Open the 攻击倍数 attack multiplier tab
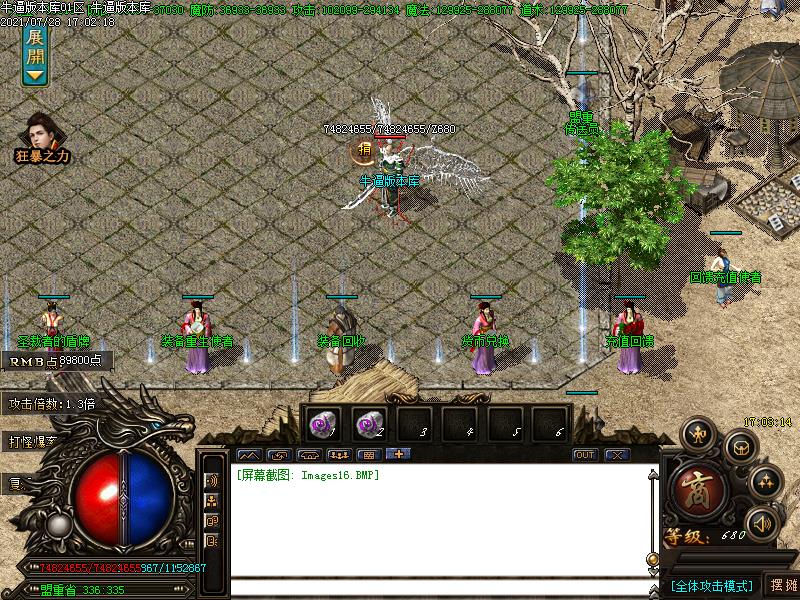The height and width of the screenshot is (600, 800). pyautogui.click(x=52, y=404)
